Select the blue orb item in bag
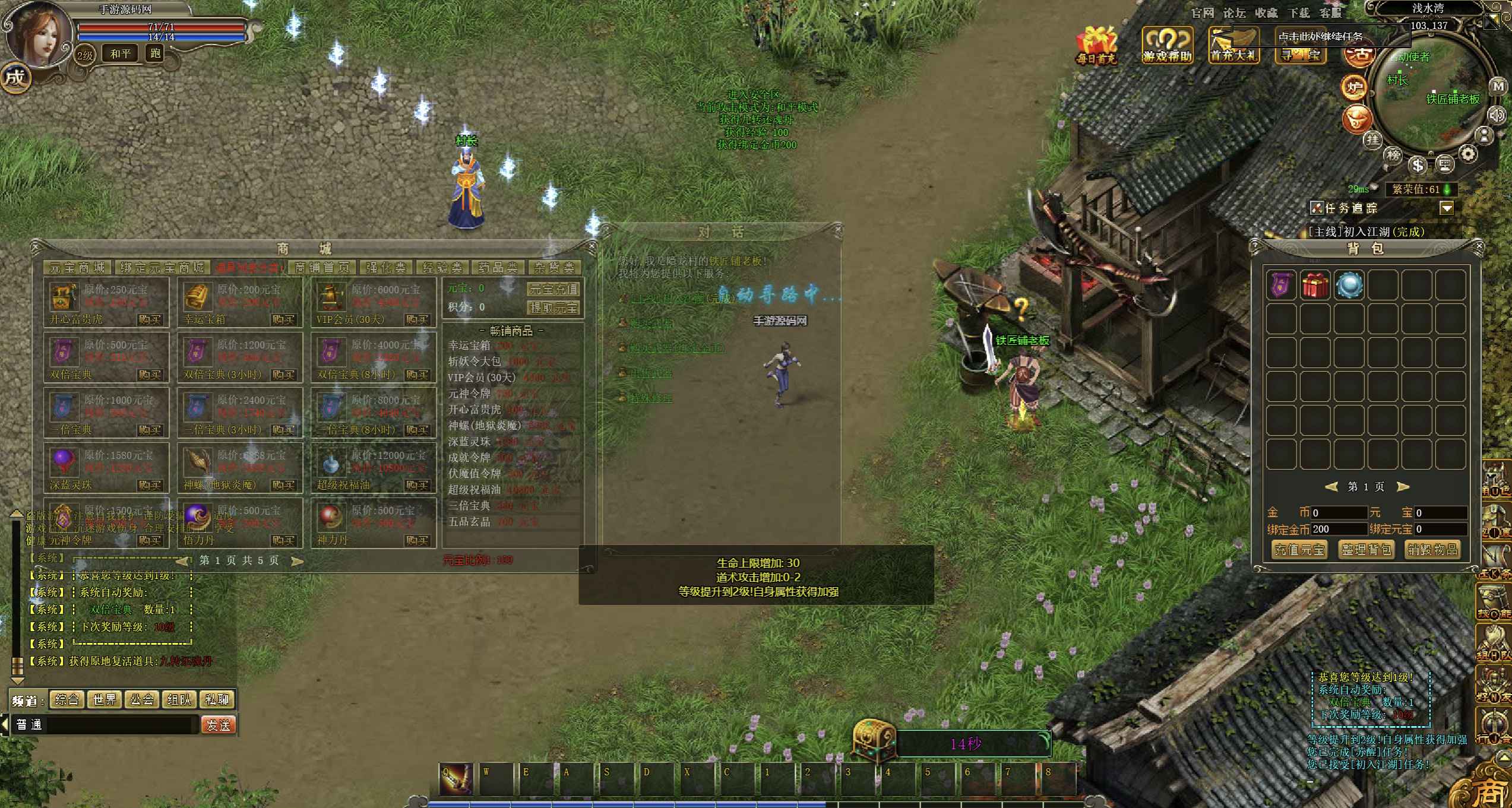Screen dimensions: 1512x808 point(1349,286)
